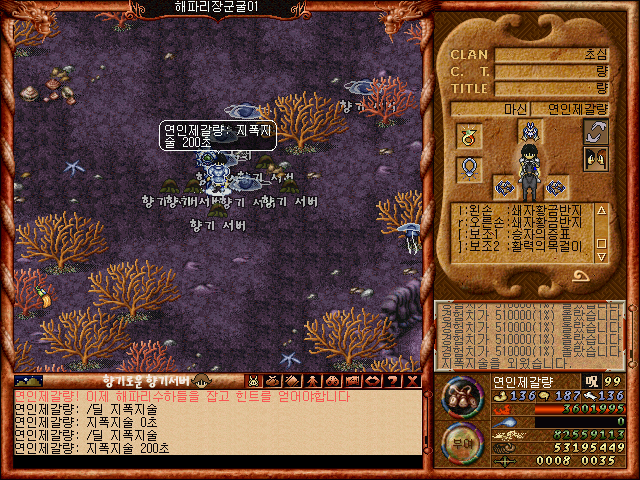This screenshot has width=640, height=480.
Task: Click the rabbit face toolbar icon
Action: (254, 381)
